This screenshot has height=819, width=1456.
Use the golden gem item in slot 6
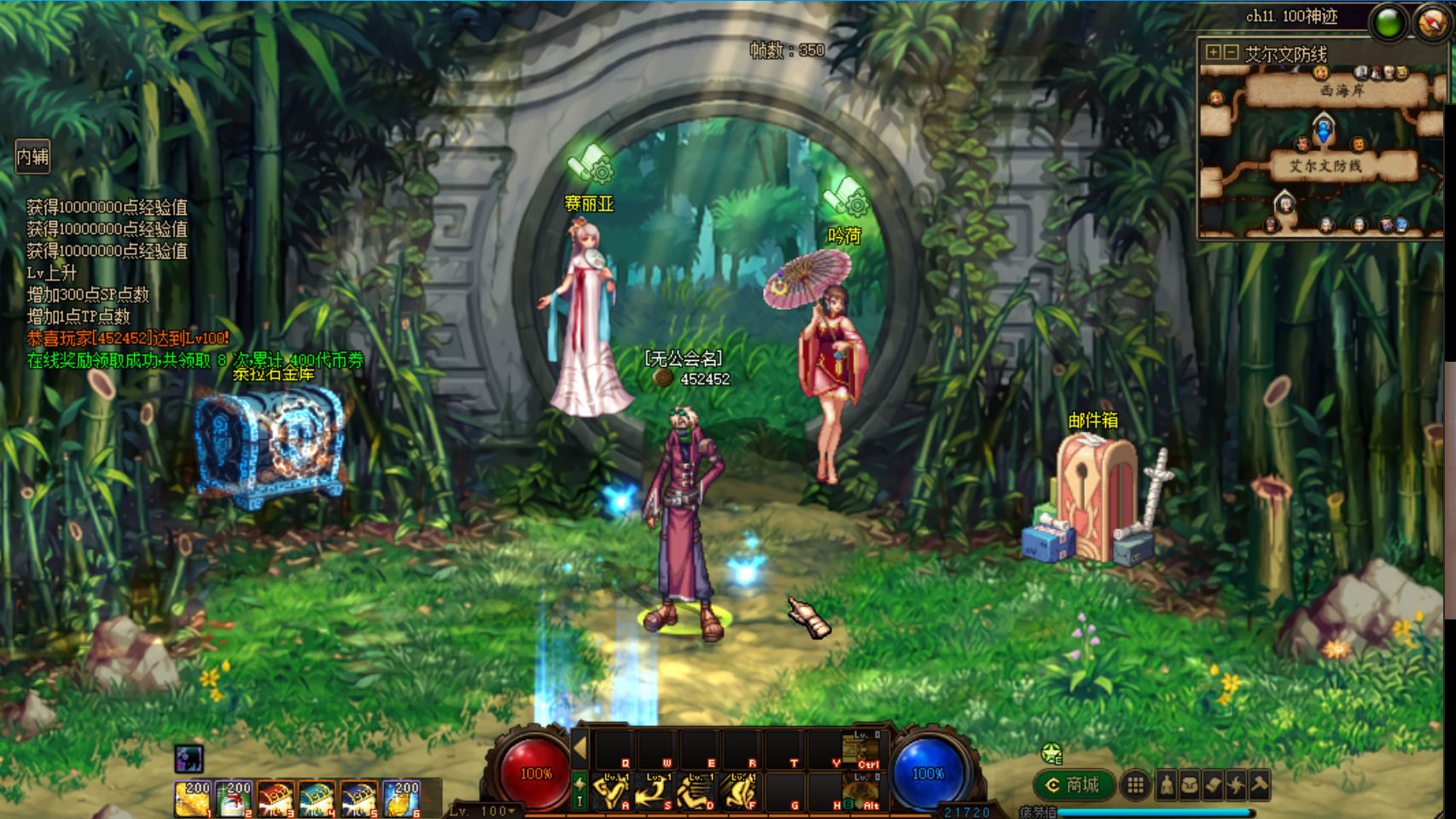point(400,799)
